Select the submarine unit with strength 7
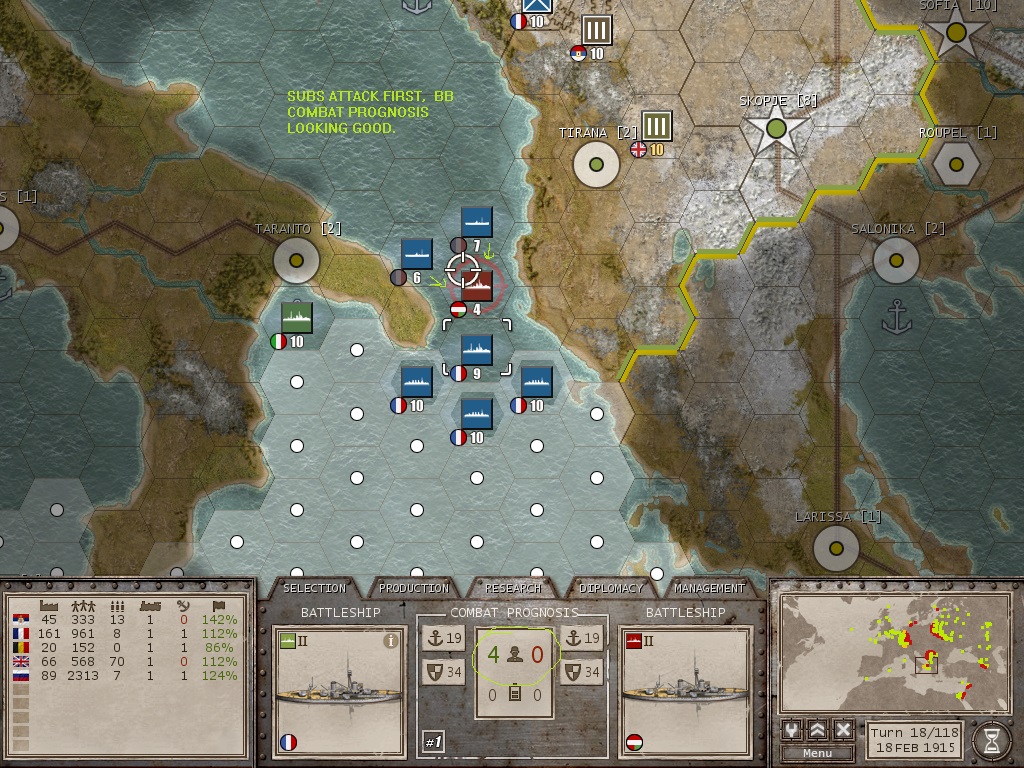 pos(477,223)
